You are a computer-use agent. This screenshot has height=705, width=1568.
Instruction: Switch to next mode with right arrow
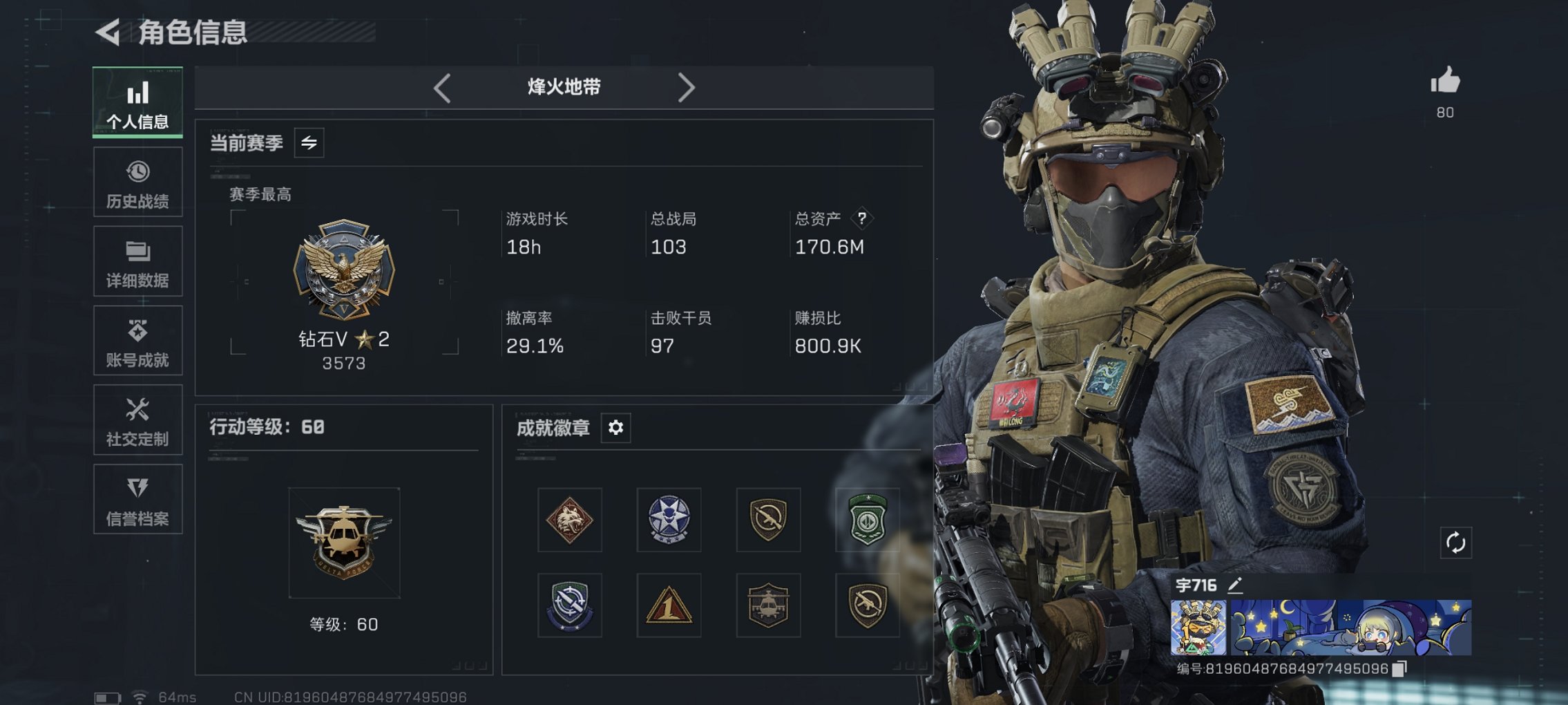click(687, 88)
